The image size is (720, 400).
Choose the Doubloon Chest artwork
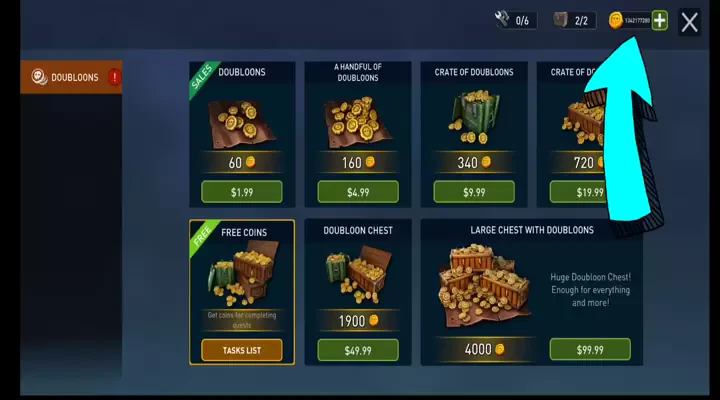click(x=357, y=277)
